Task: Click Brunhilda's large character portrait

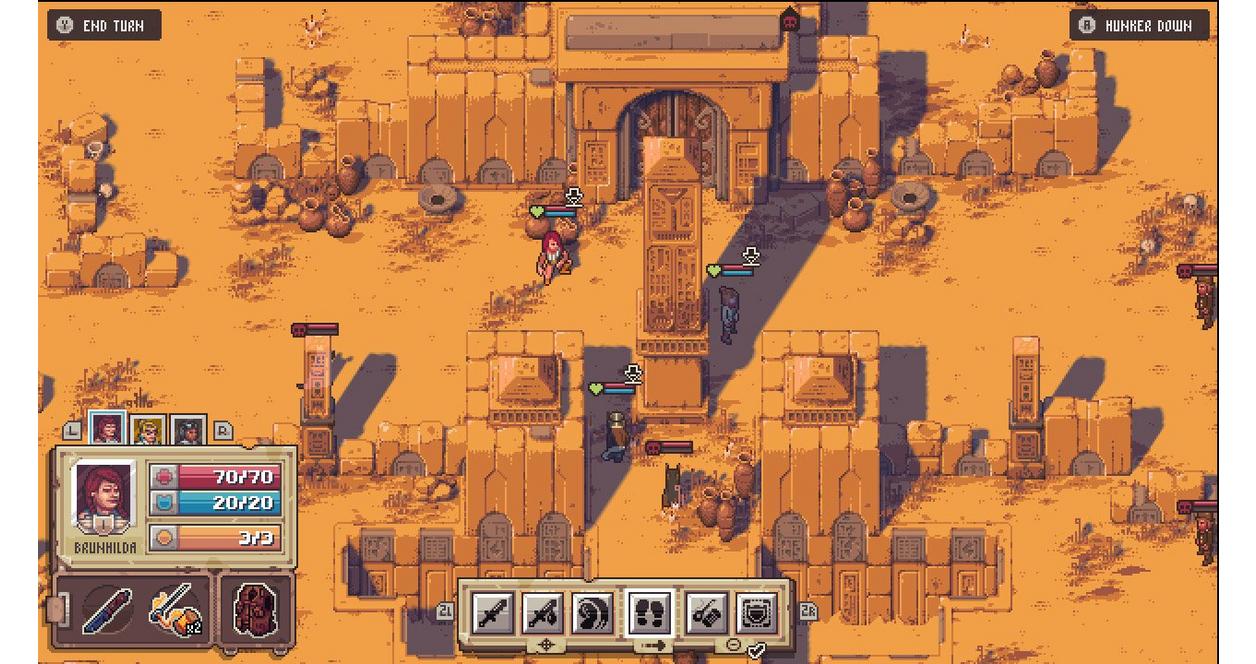Action: [104, 498]
